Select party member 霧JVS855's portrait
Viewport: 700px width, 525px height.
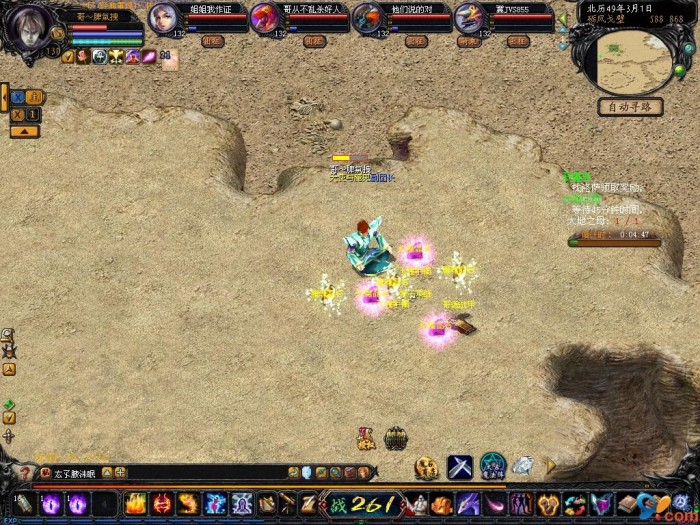click(x=468, y=18)
